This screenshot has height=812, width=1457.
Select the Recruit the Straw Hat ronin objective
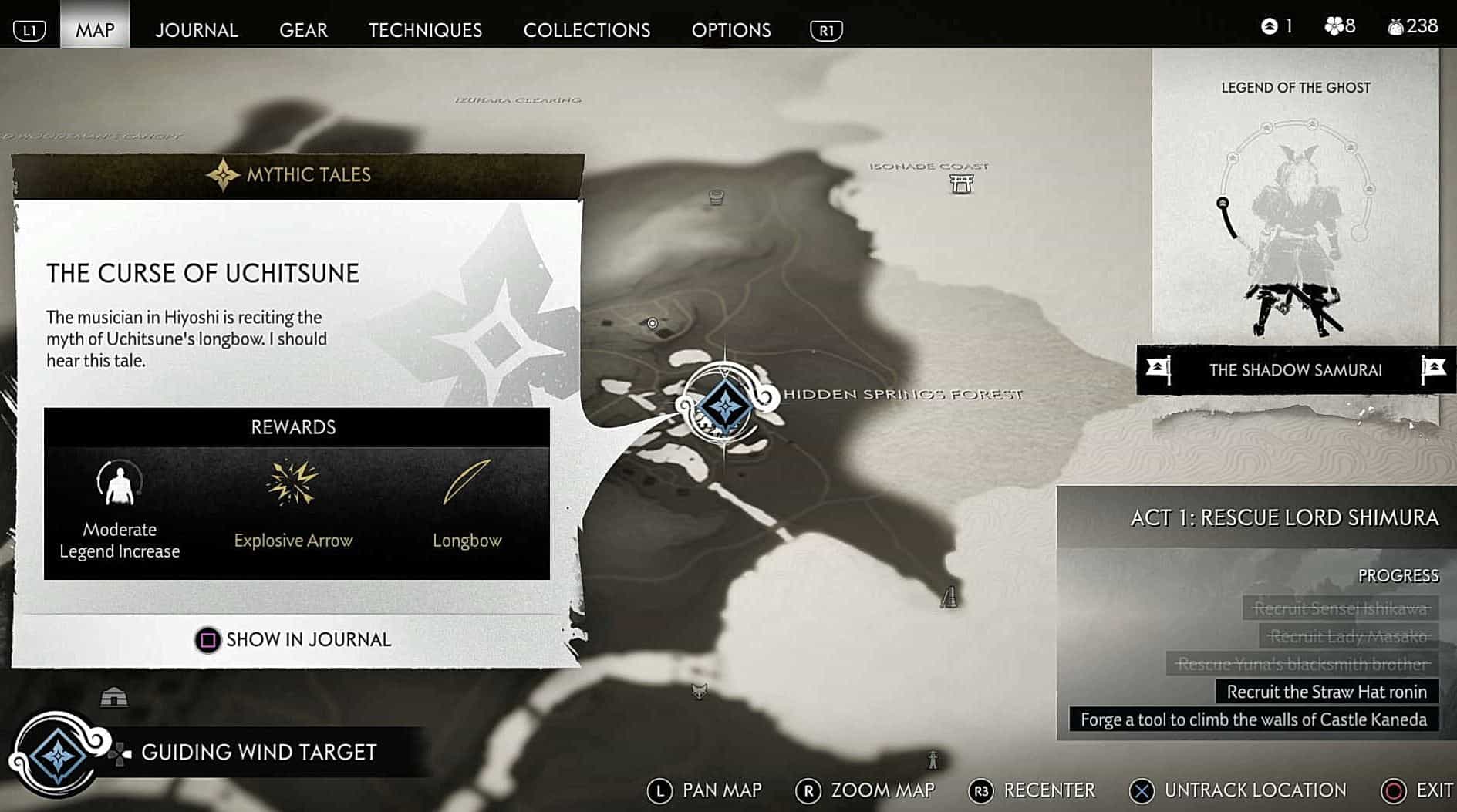pos(1326,692)
